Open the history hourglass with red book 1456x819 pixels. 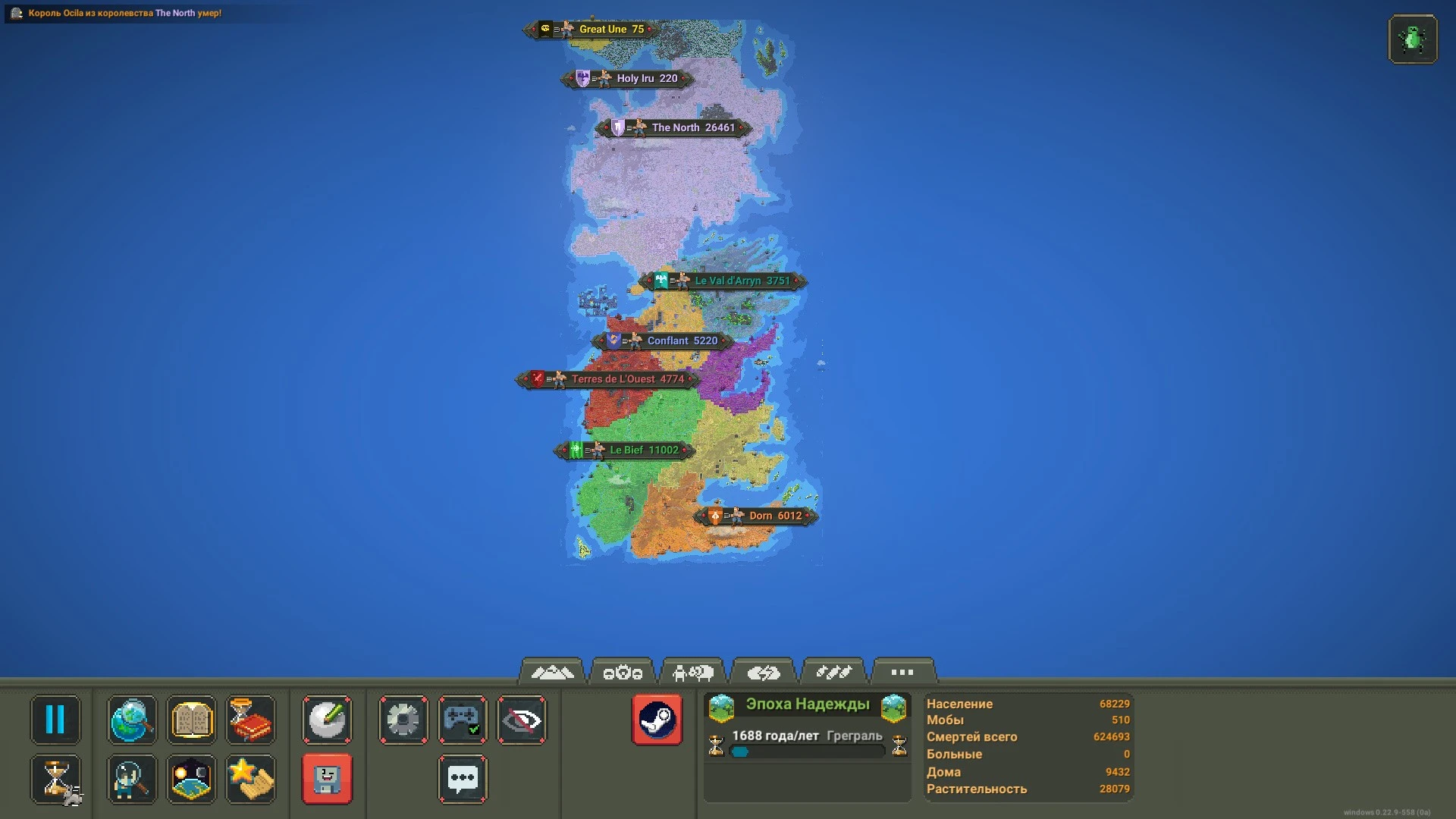point(251,720)
